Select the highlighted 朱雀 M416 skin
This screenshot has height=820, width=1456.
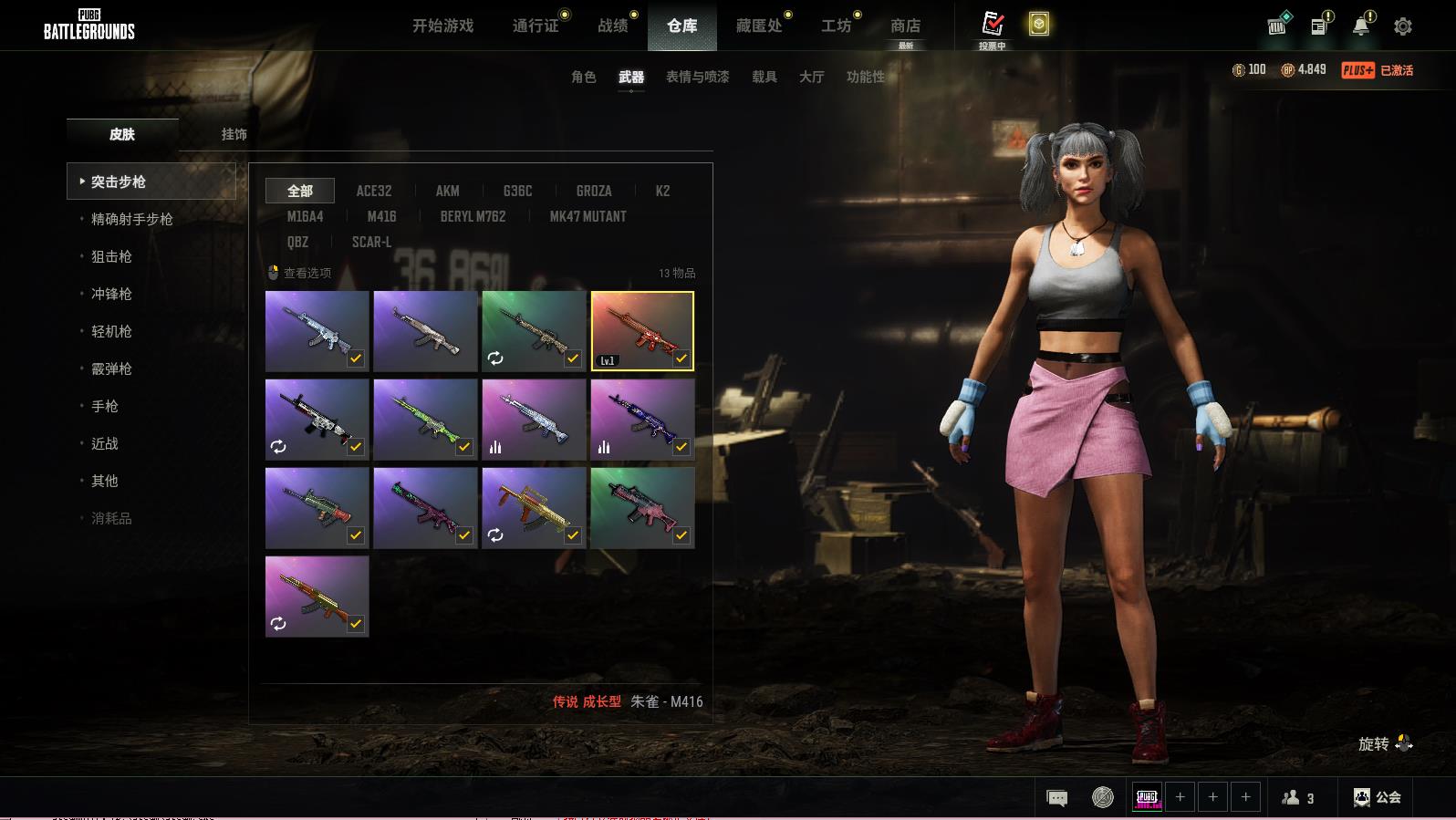click(x=642, y=330)
